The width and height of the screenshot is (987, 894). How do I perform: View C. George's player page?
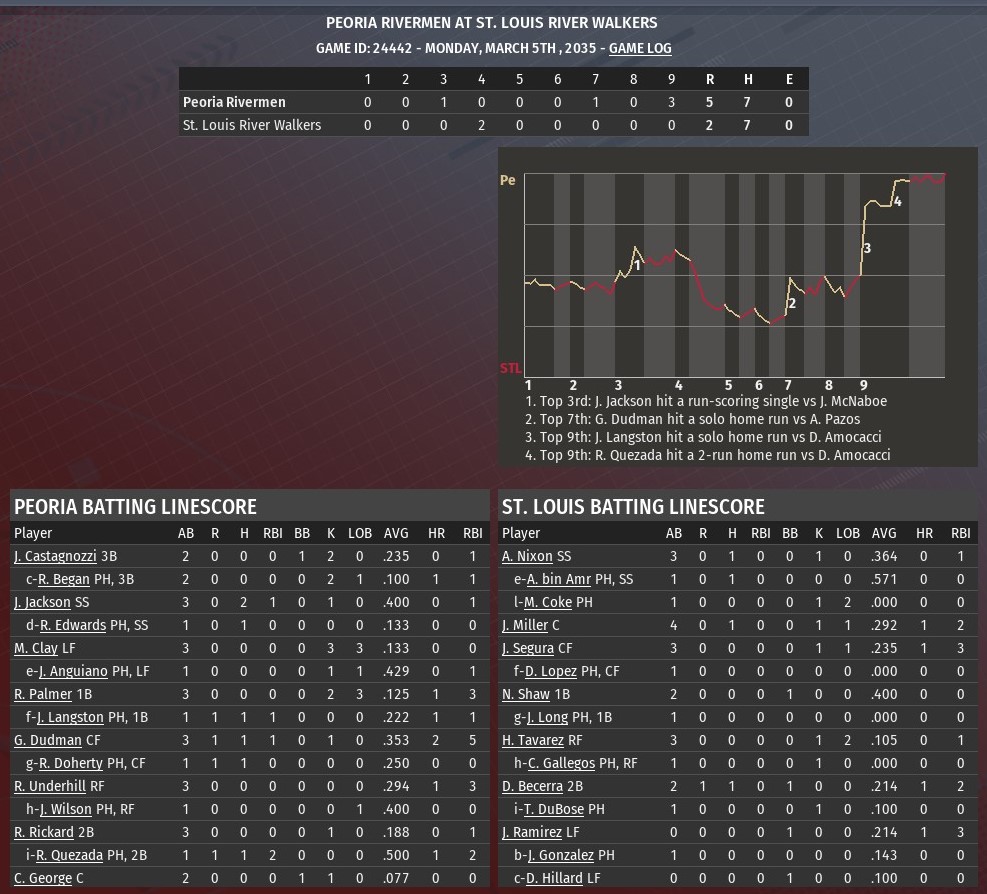coord(43,878)
